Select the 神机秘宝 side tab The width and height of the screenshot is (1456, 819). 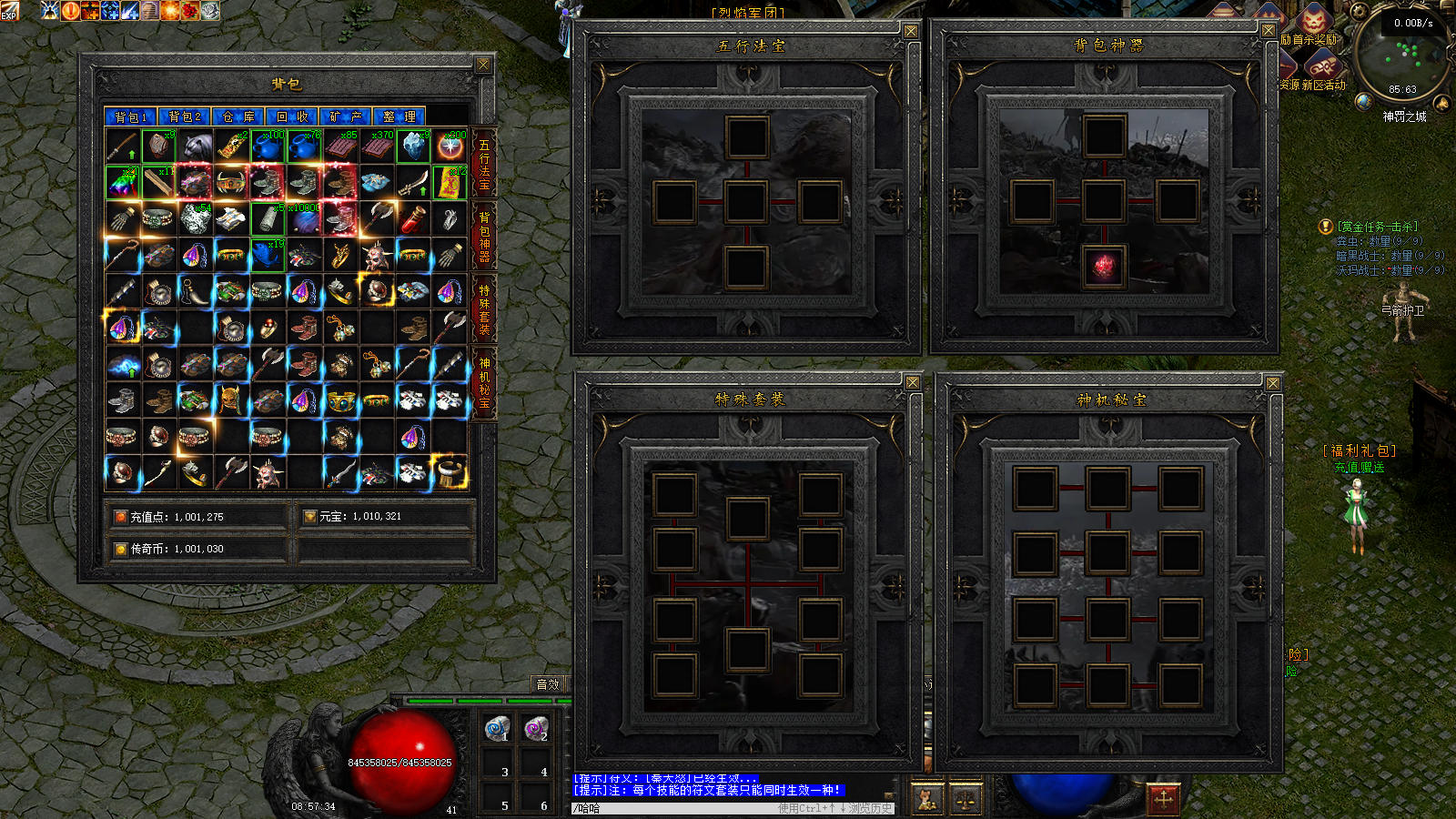pos(484,382)
